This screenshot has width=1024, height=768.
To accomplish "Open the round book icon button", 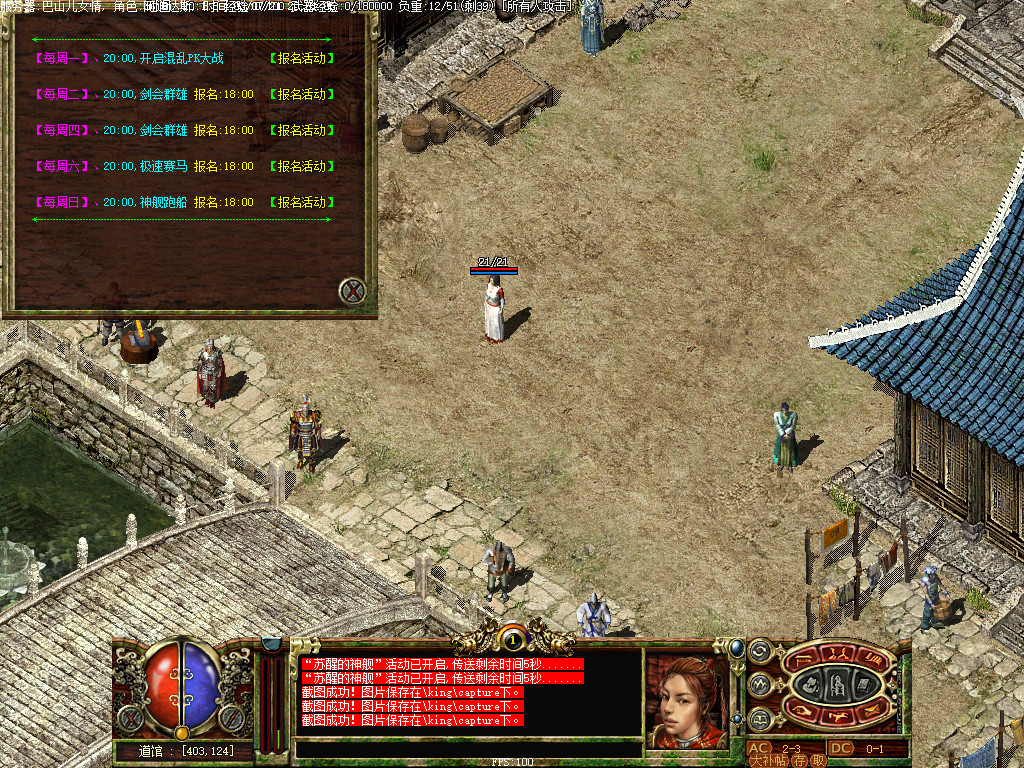I will (759, 718).
